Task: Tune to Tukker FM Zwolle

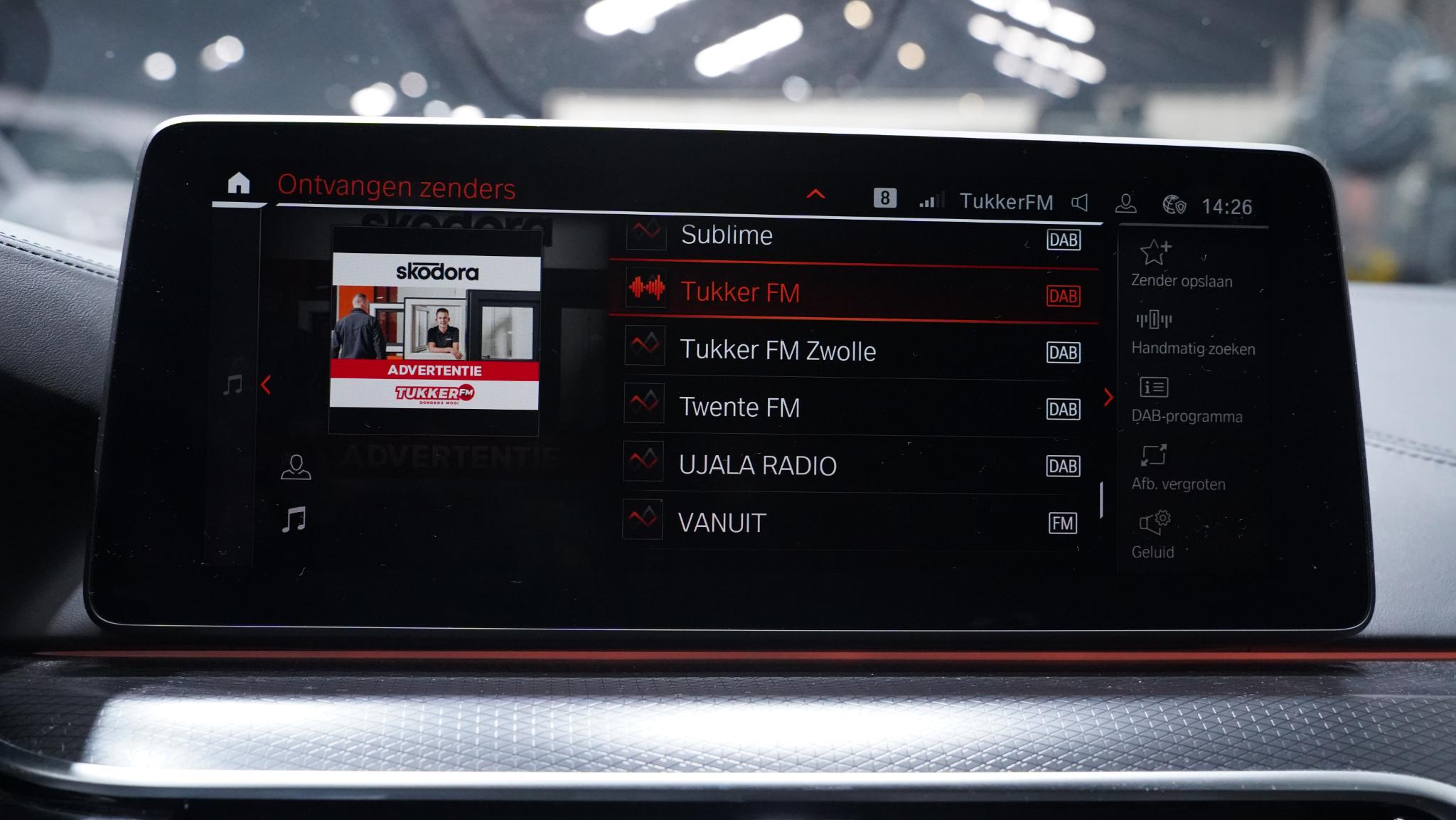Action: [x=853, y=351]
